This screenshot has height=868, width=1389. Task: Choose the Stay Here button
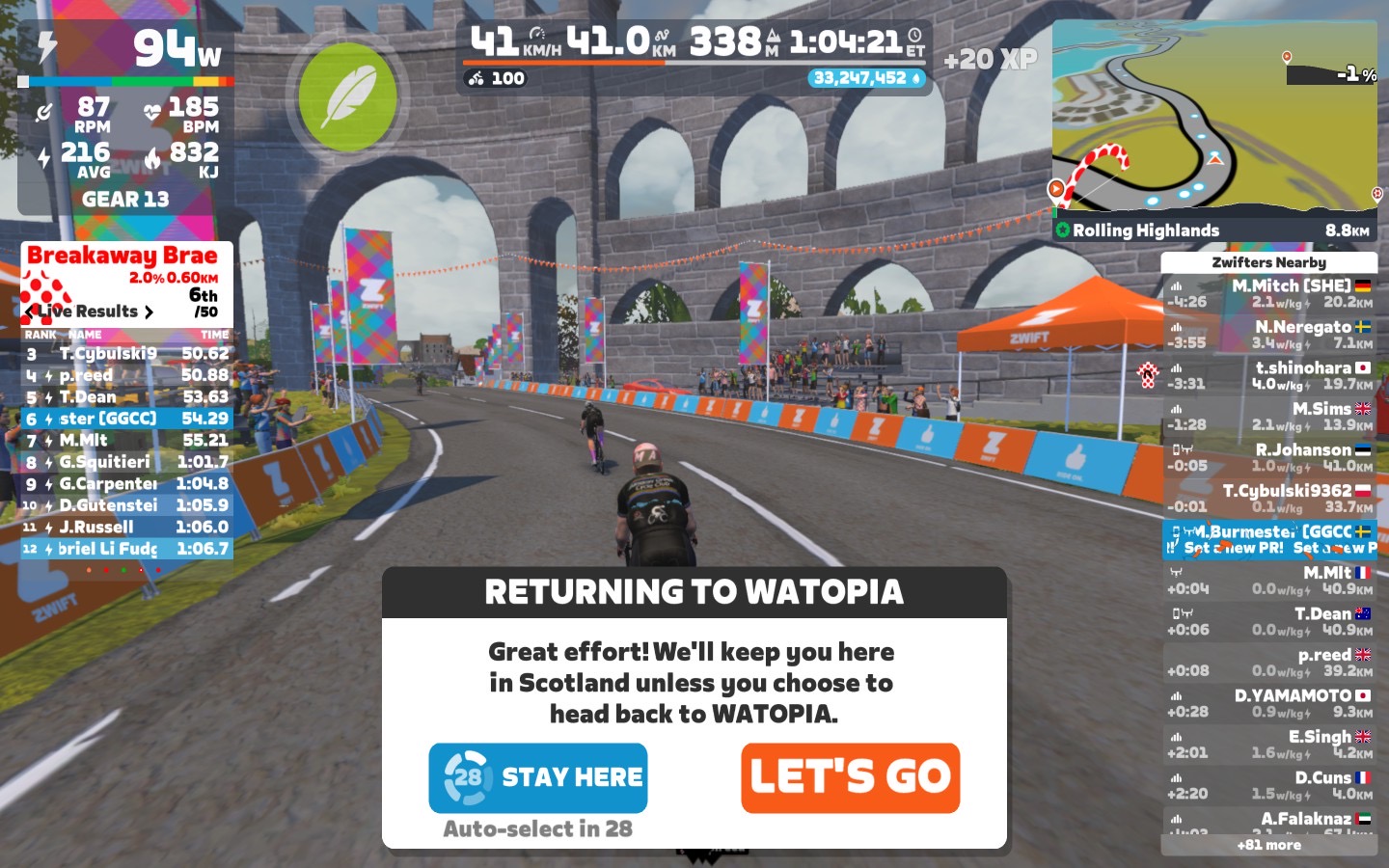(538, 777)
